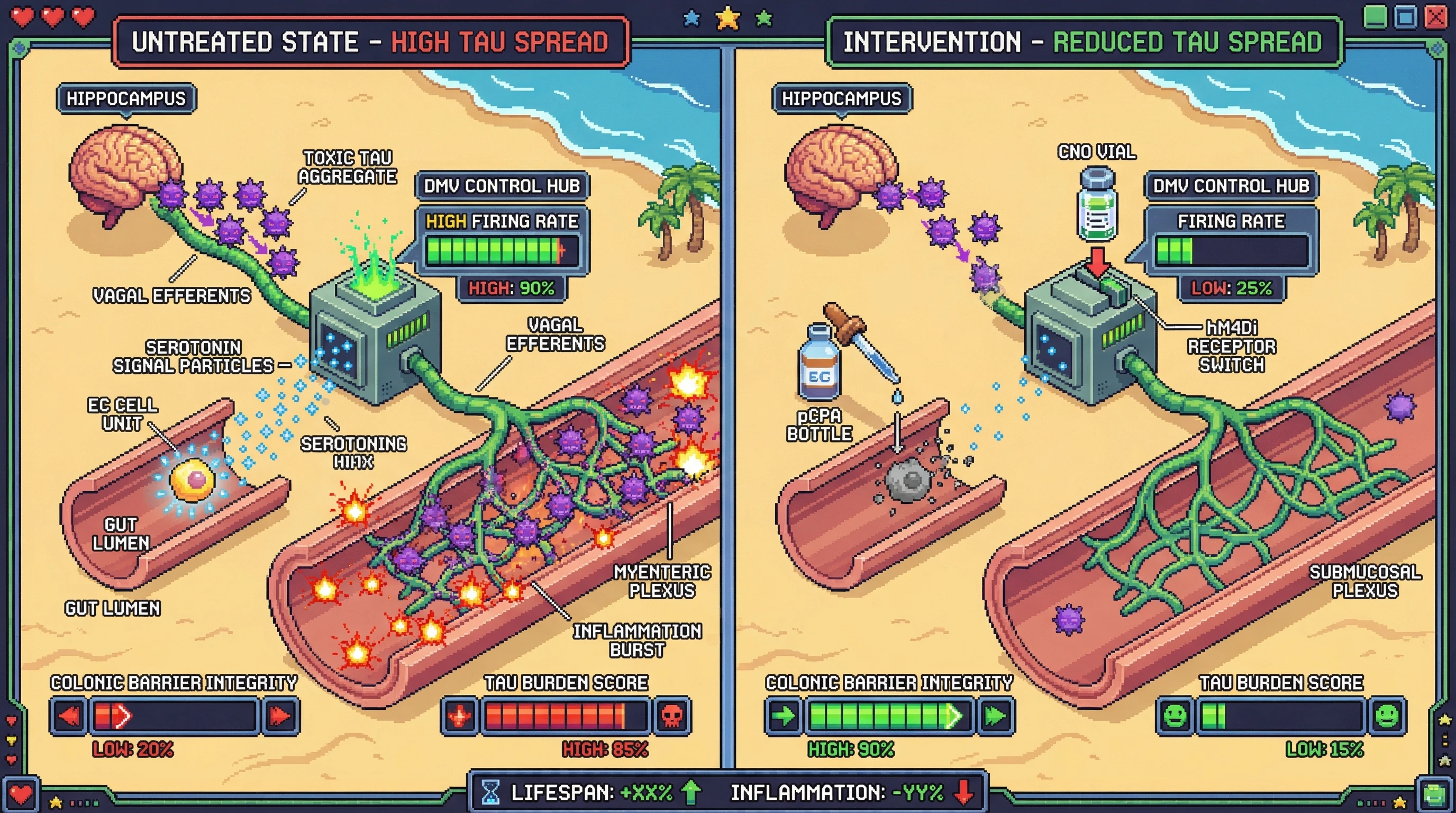Click the red left arrow beside the barrier integrity bar
Viewport: 1456px width, 813px height.
coord(69,716)
